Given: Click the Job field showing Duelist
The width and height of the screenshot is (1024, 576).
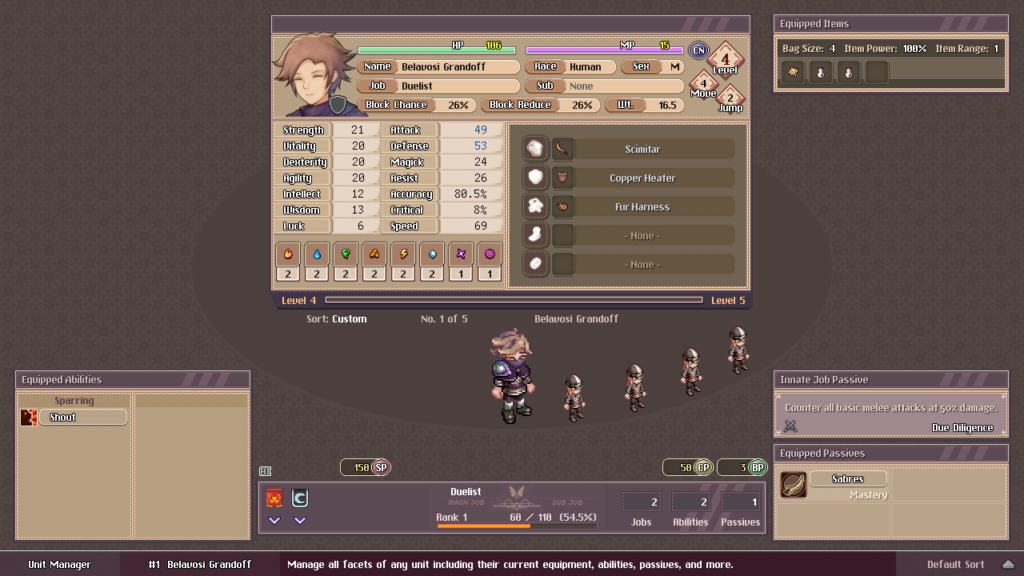Looking at the screenshot, I should (x=455, y=86).
